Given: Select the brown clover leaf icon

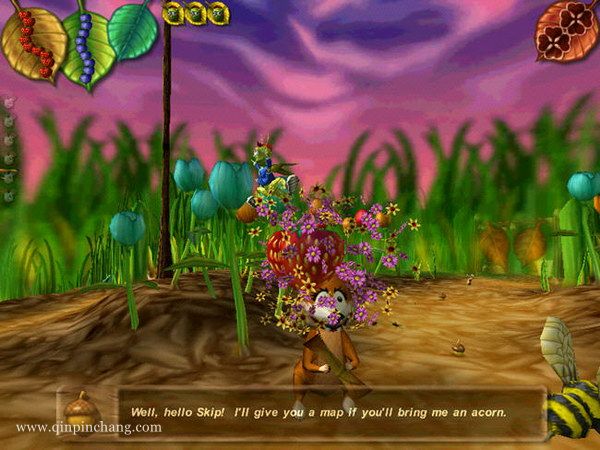Looking at the screenshot, I should tap(565, 30).
